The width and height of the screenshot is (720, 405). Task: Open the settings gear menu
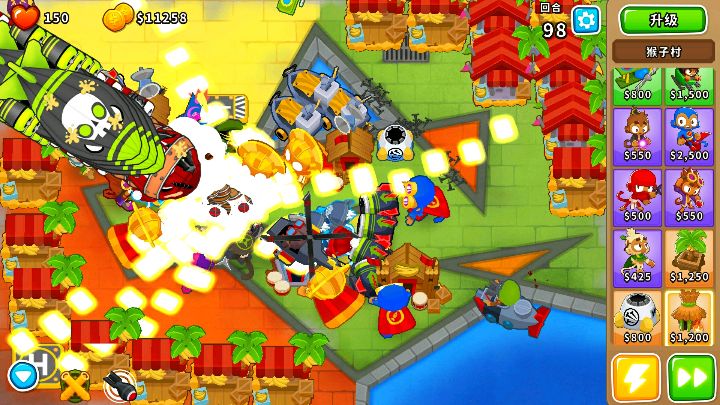click(x=586, y=20)
